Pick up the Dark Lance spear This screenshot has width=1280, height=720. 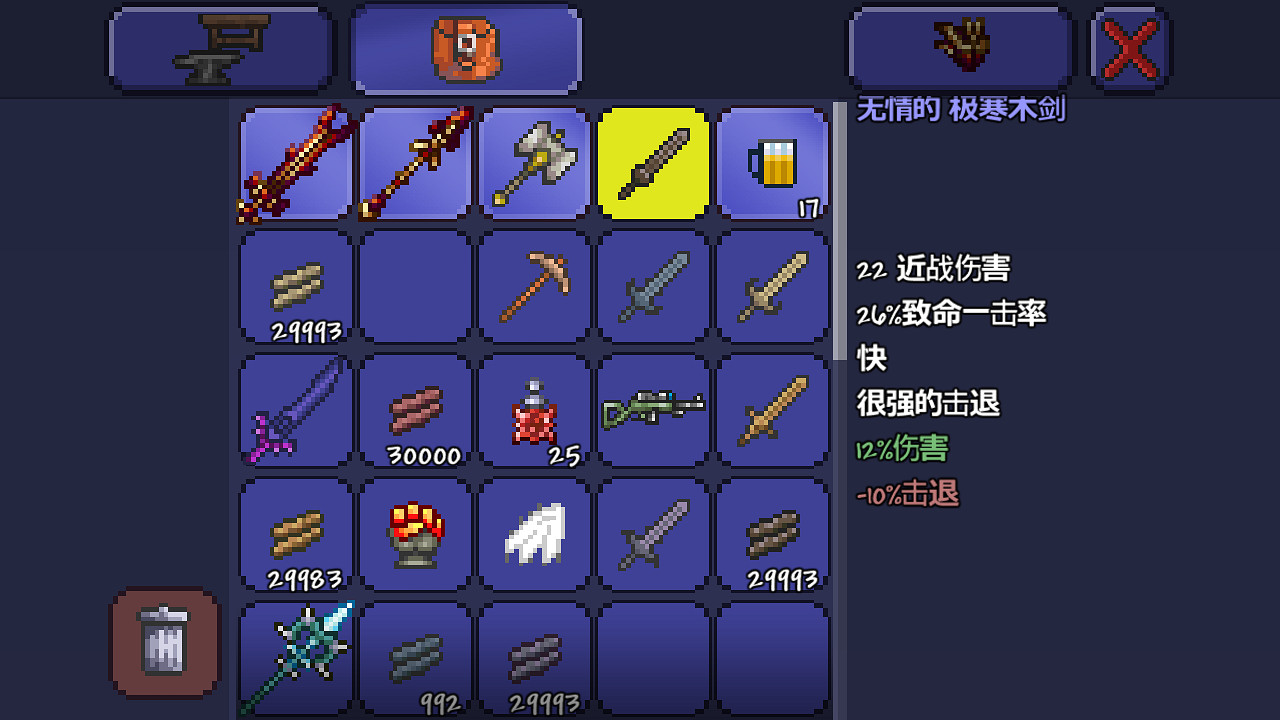pos(413,163)
